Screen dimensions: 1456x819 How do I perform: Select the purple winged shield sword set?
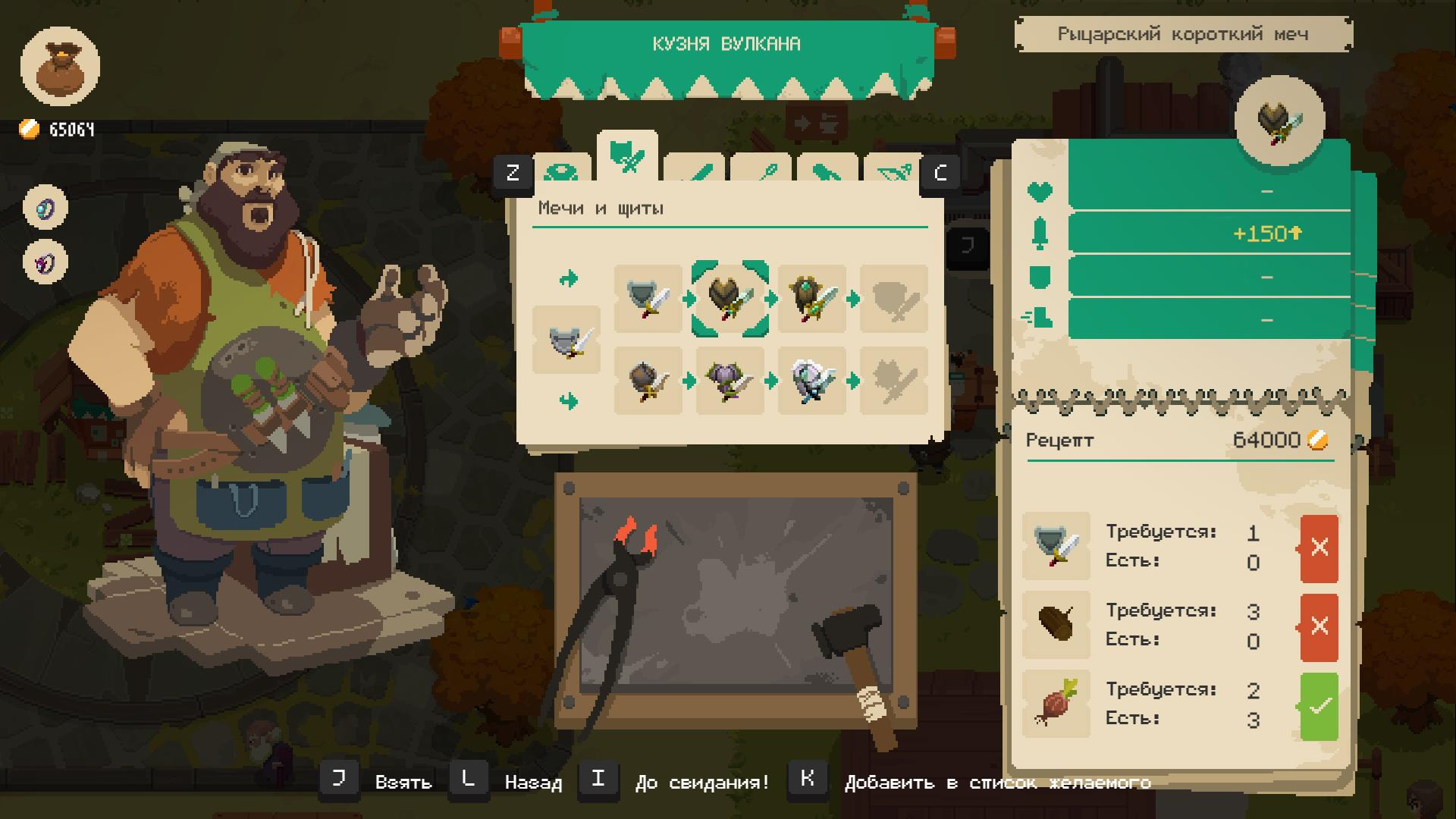pyautogui.click(x=730, y=380)
